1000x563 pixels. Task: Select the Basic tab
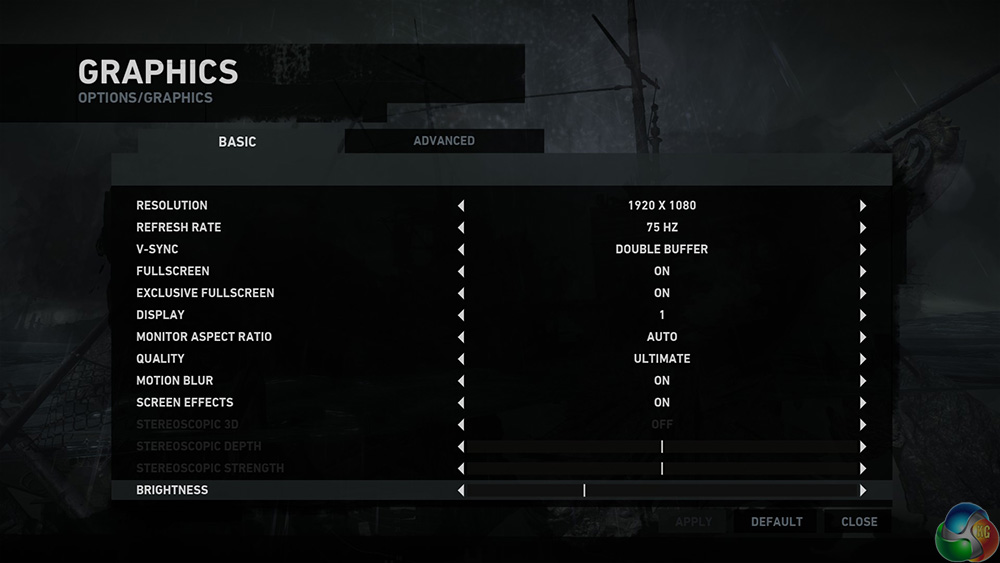tap(237, 142)
